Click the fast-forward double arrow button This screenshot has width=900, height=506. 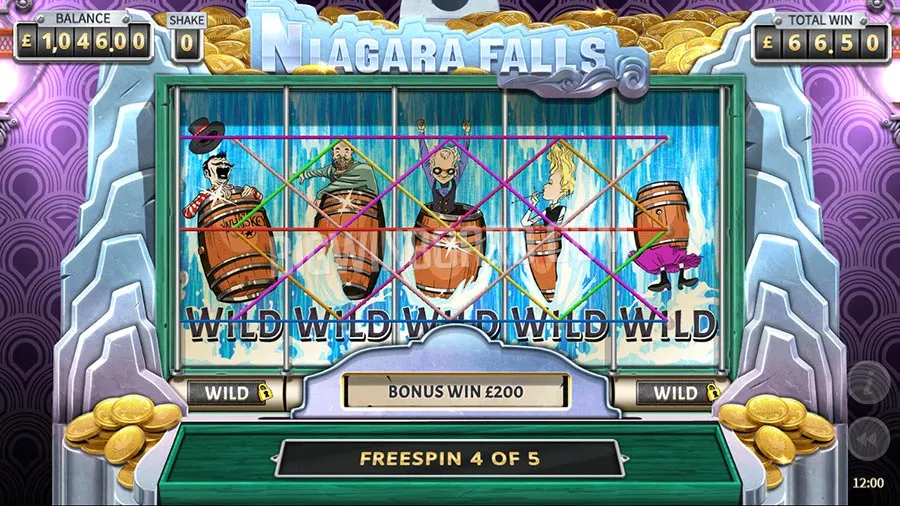coord(868,437)
